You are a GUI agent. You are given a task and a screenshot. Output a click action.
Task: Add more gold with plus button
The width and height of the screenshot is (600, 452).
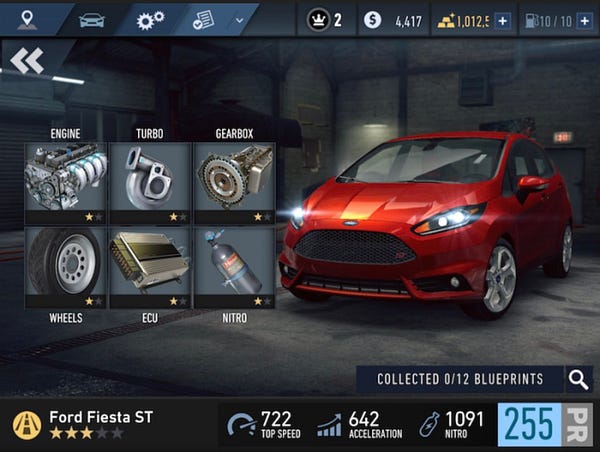[x=501, y=20]
